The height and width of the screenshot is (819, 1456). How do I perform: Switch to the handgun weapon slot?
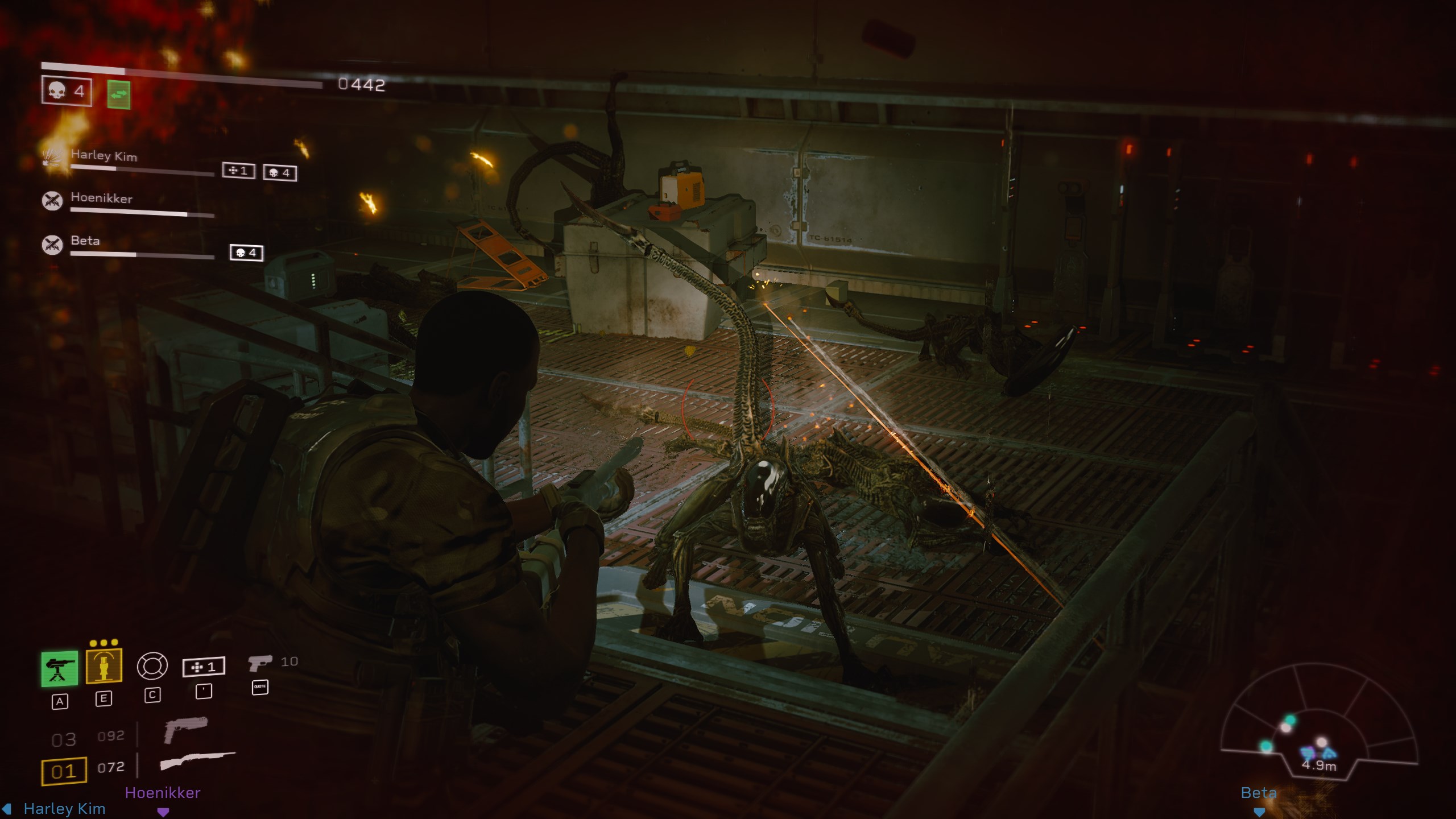(185, 730)
